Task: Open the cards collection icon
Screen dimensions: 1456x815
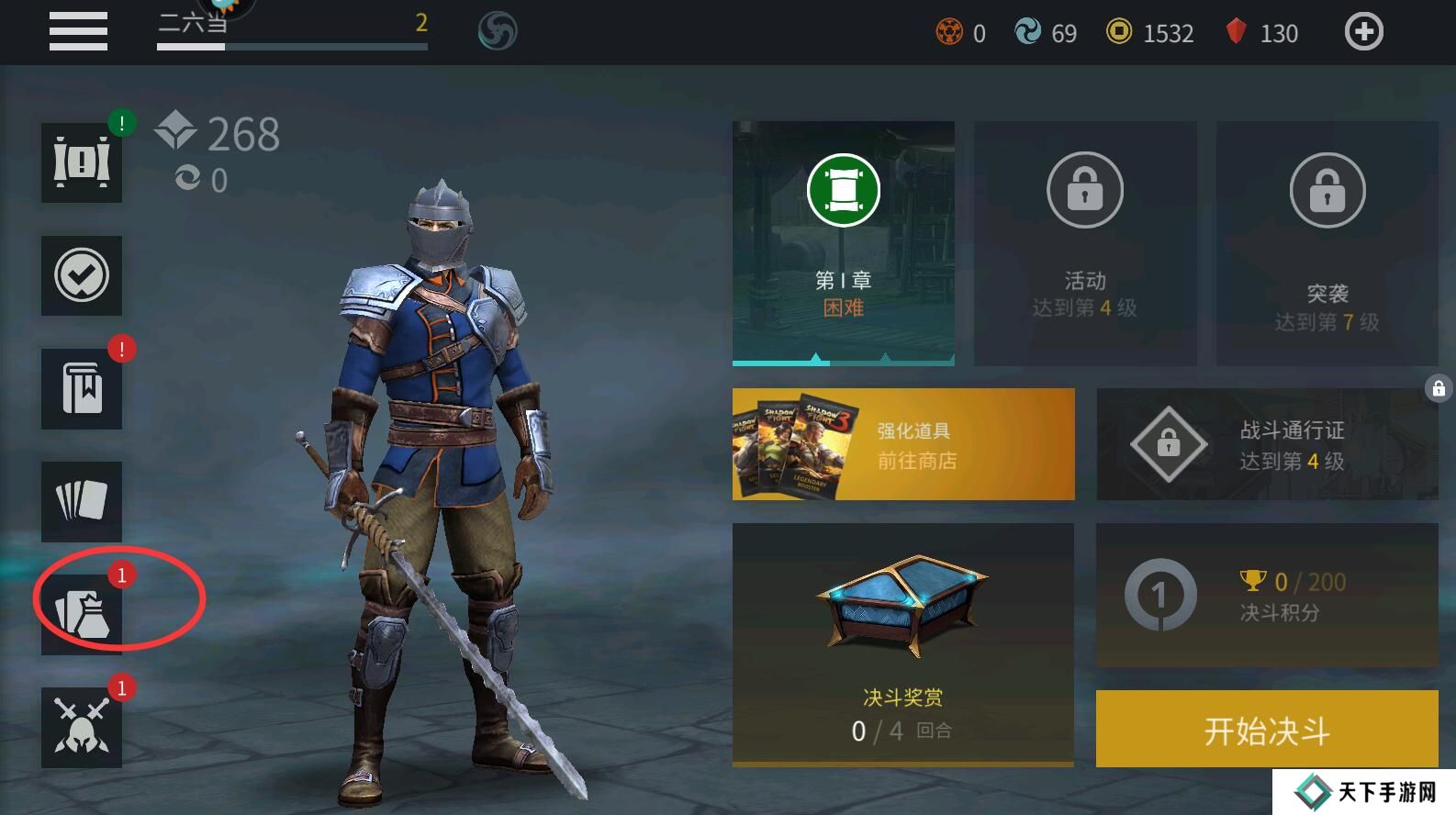Action: click(82, 501)
